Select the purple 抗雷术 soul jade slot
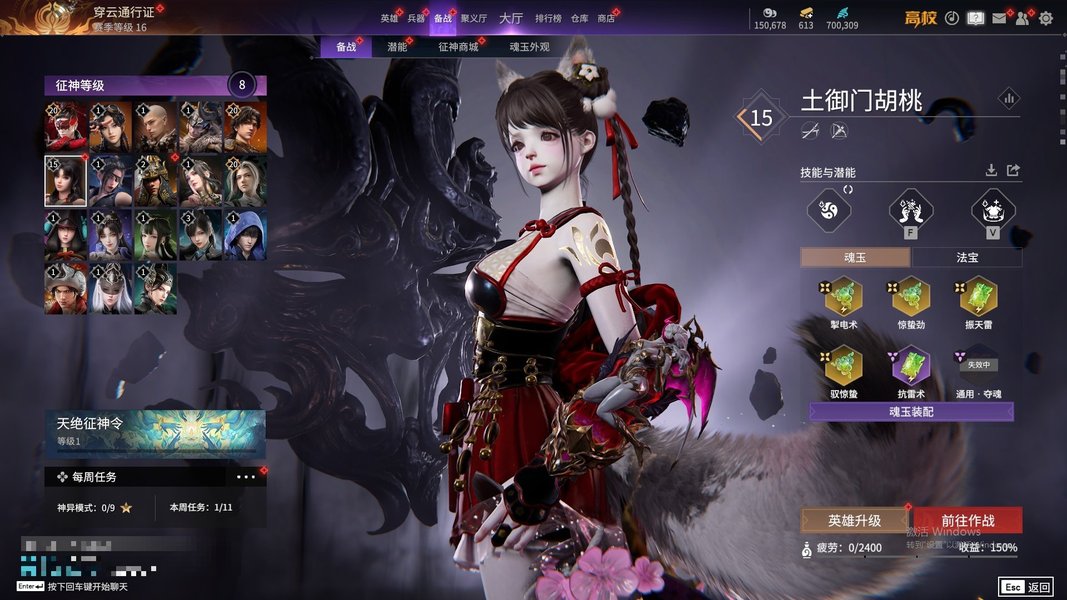This screenshot has width=1067, height=600. 911,365
